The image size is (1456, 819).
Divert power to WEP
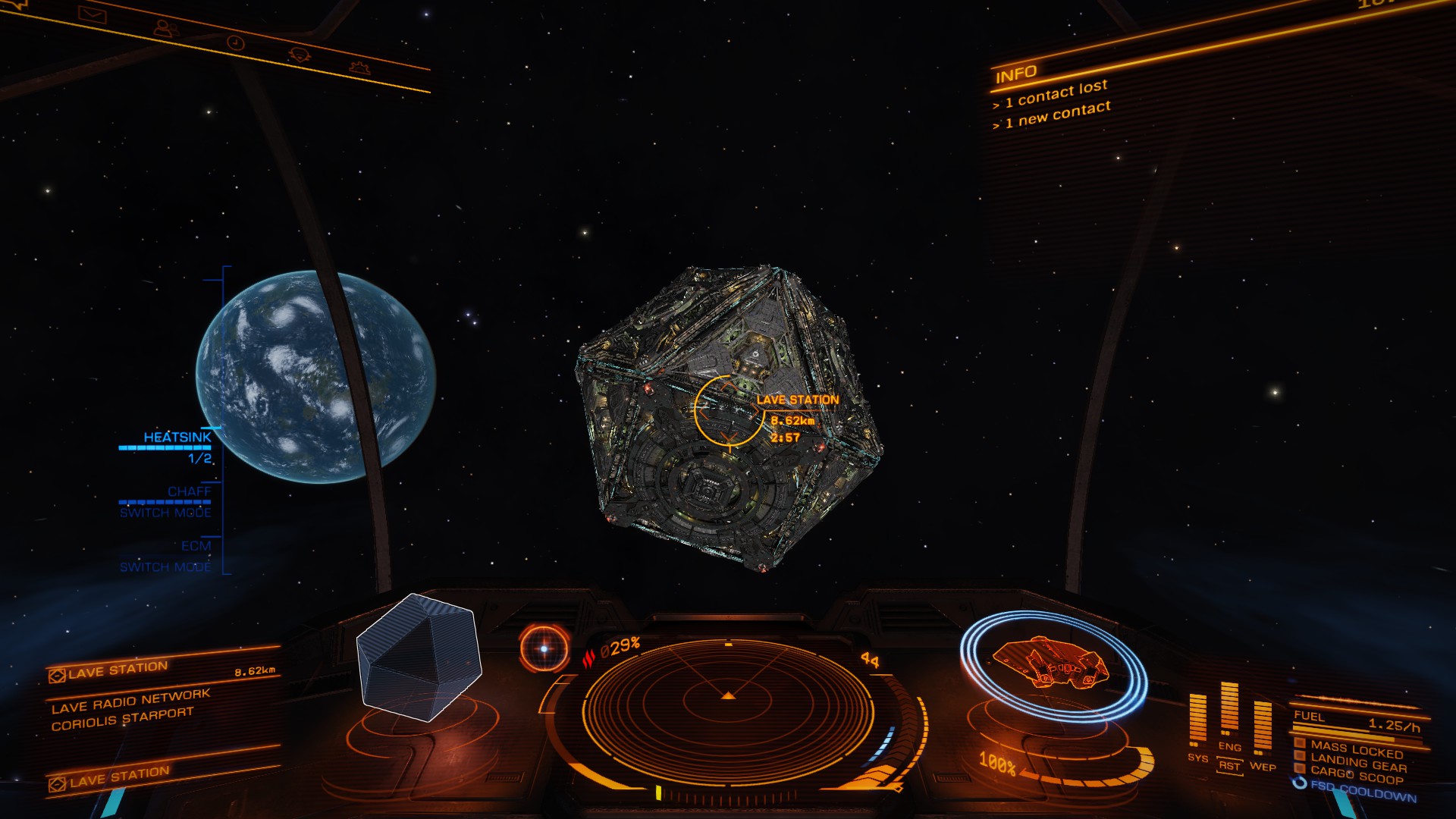(1263, 766)
